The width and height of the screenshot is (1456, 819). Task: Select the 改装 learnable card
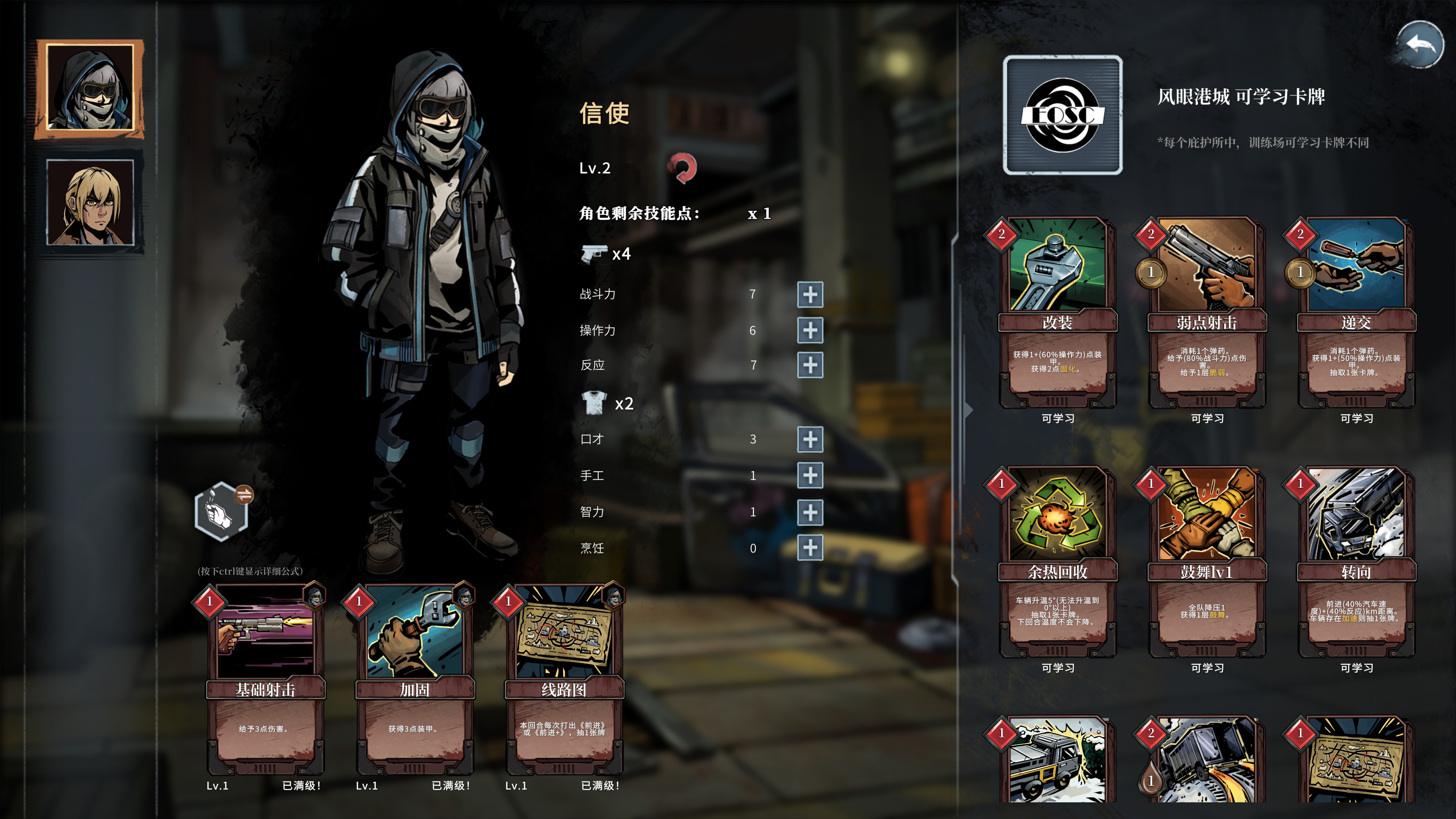point(1057,314)
